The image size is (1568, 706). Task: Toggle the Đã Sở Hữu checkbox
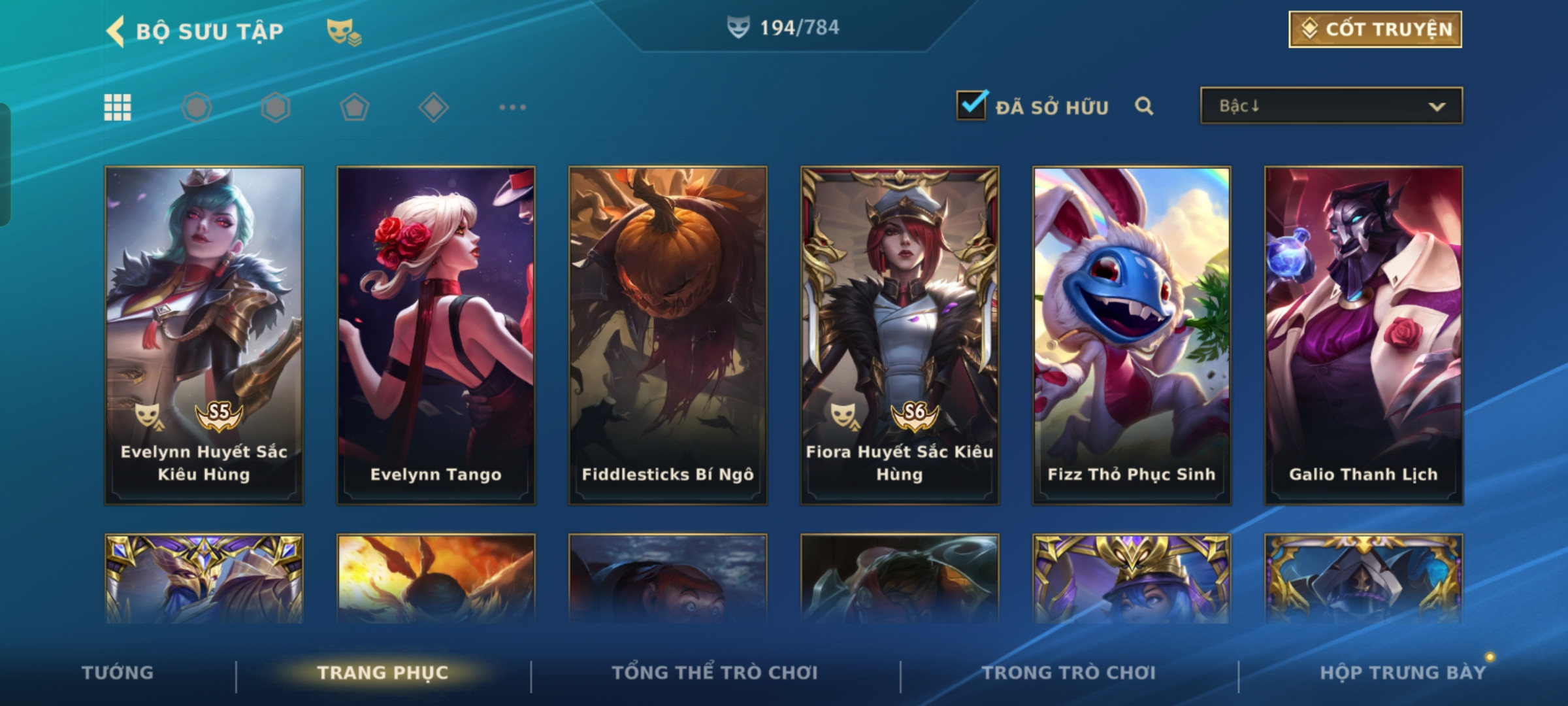point(971,106)
